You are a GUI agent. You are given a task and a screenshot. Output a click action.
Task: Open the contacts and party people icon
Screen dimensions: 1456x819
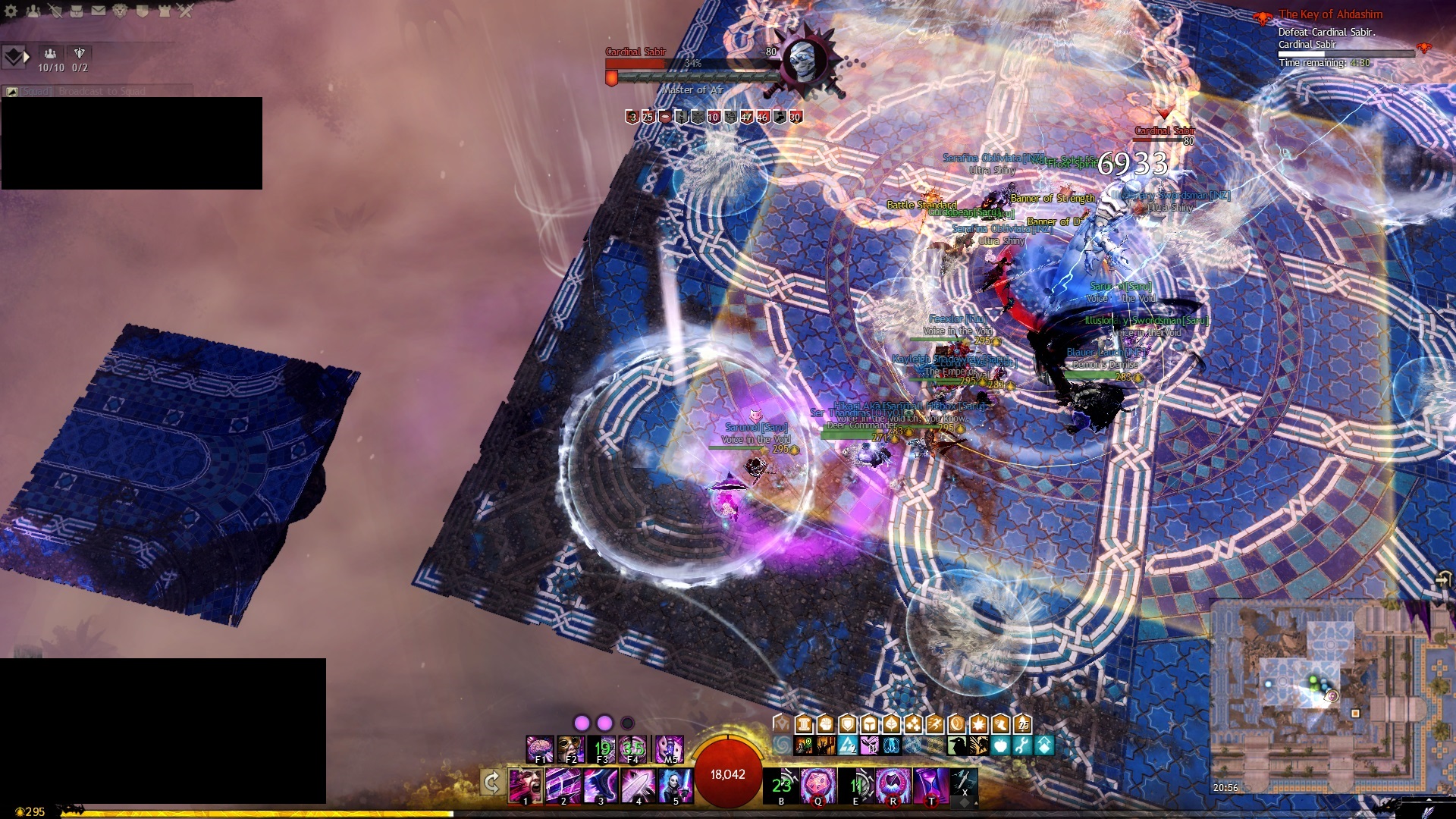[x=33, y=11]
